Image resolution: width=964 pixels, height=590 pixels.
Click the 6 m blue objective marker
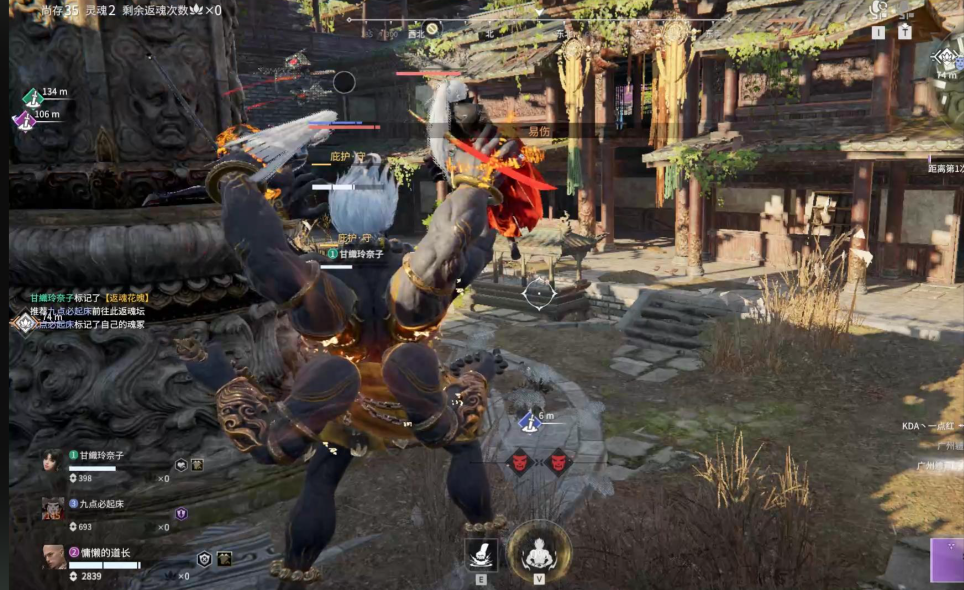(x=528, y=423)
